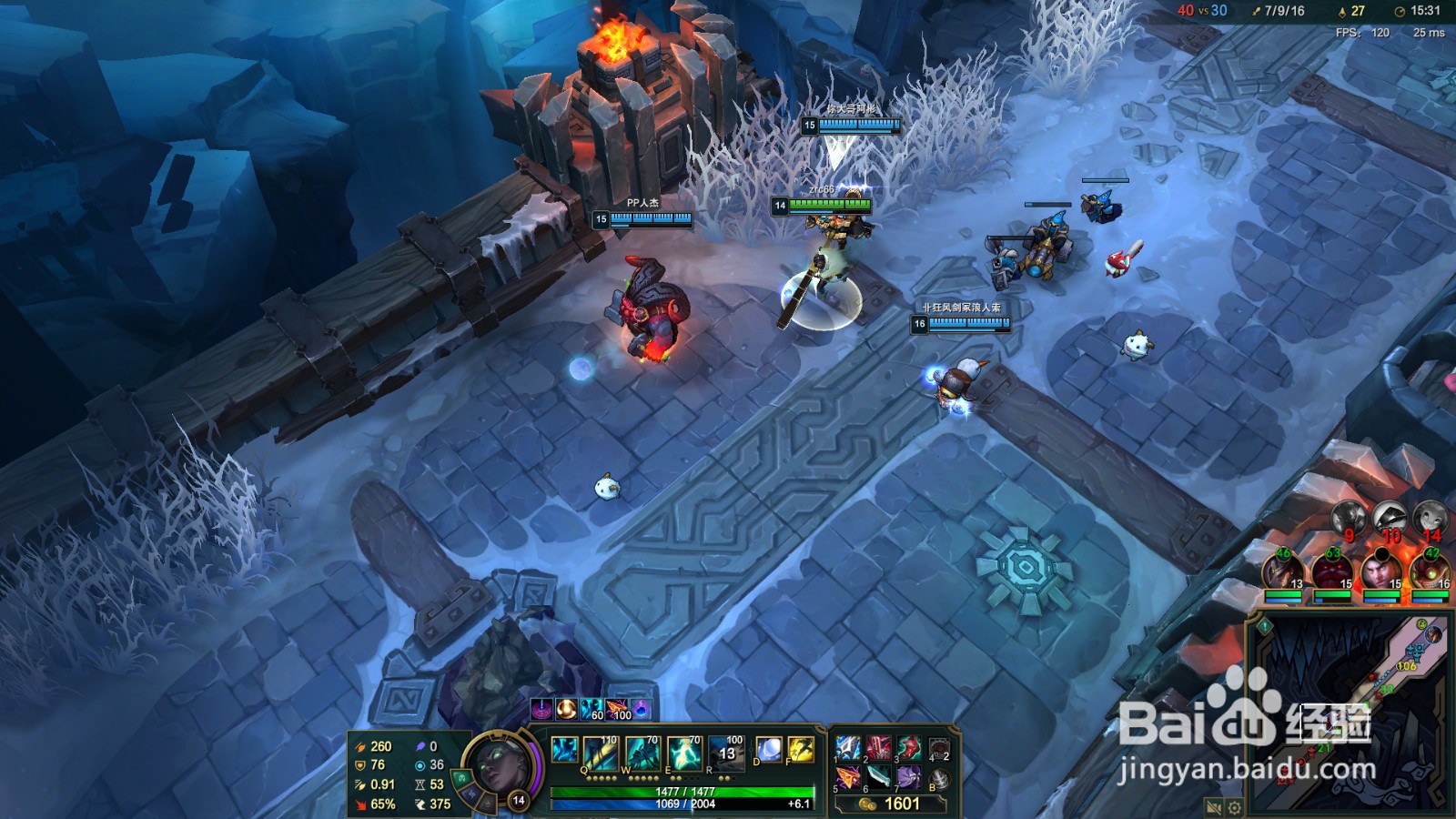Click the teal dagger item in slot 6

coord(878,779)
